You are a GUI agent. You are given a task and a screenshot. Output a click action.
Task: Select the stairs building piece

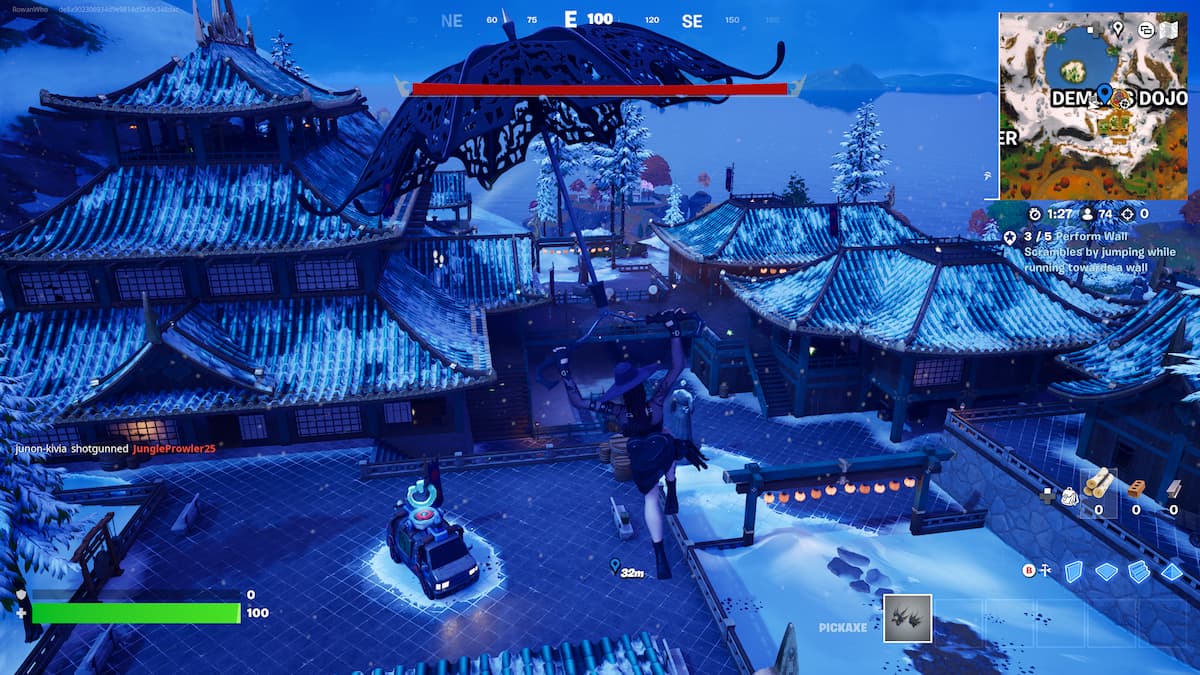(1139, 571)
